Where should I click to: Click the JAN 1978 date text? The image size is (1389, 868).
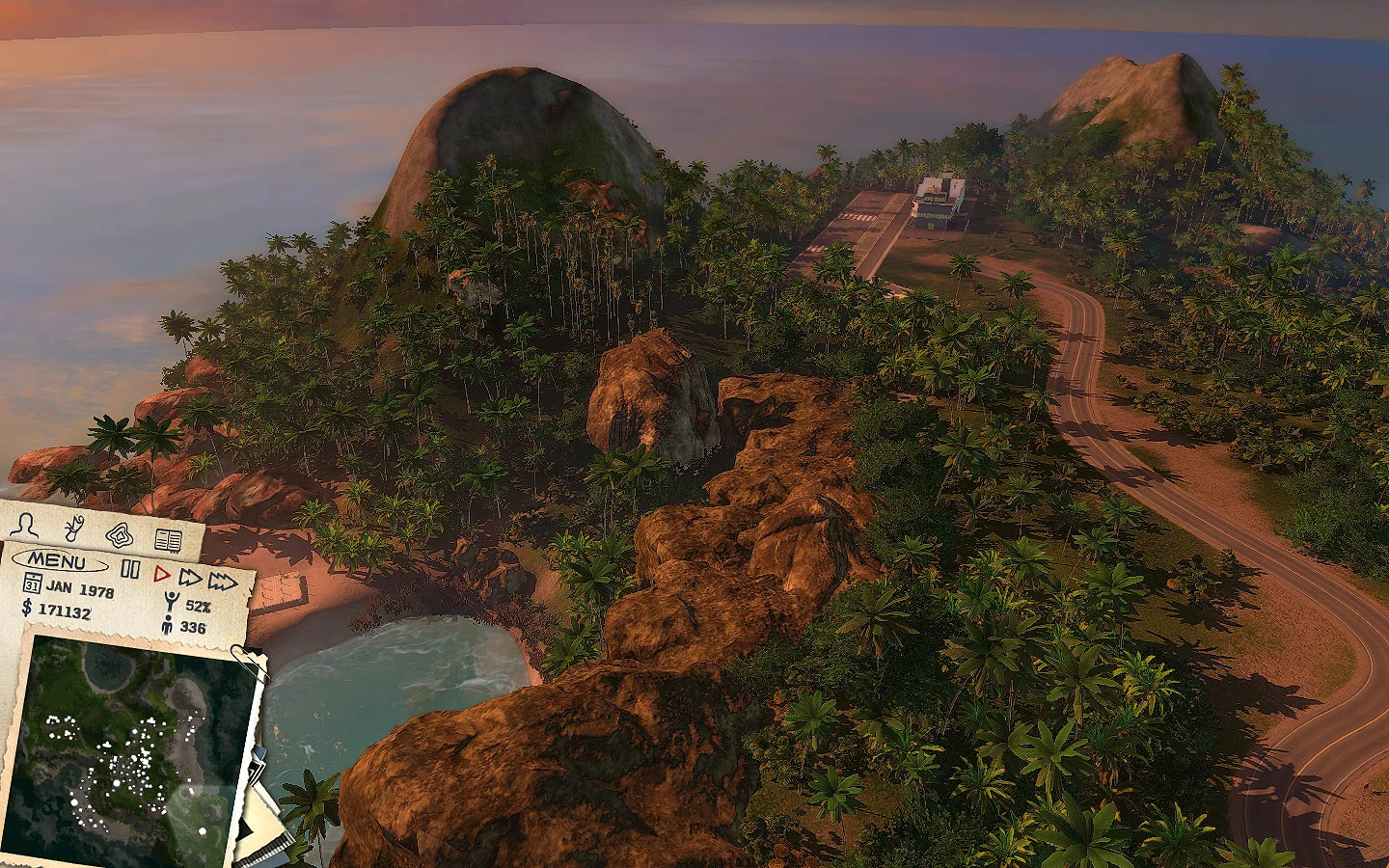click(80, 588)
